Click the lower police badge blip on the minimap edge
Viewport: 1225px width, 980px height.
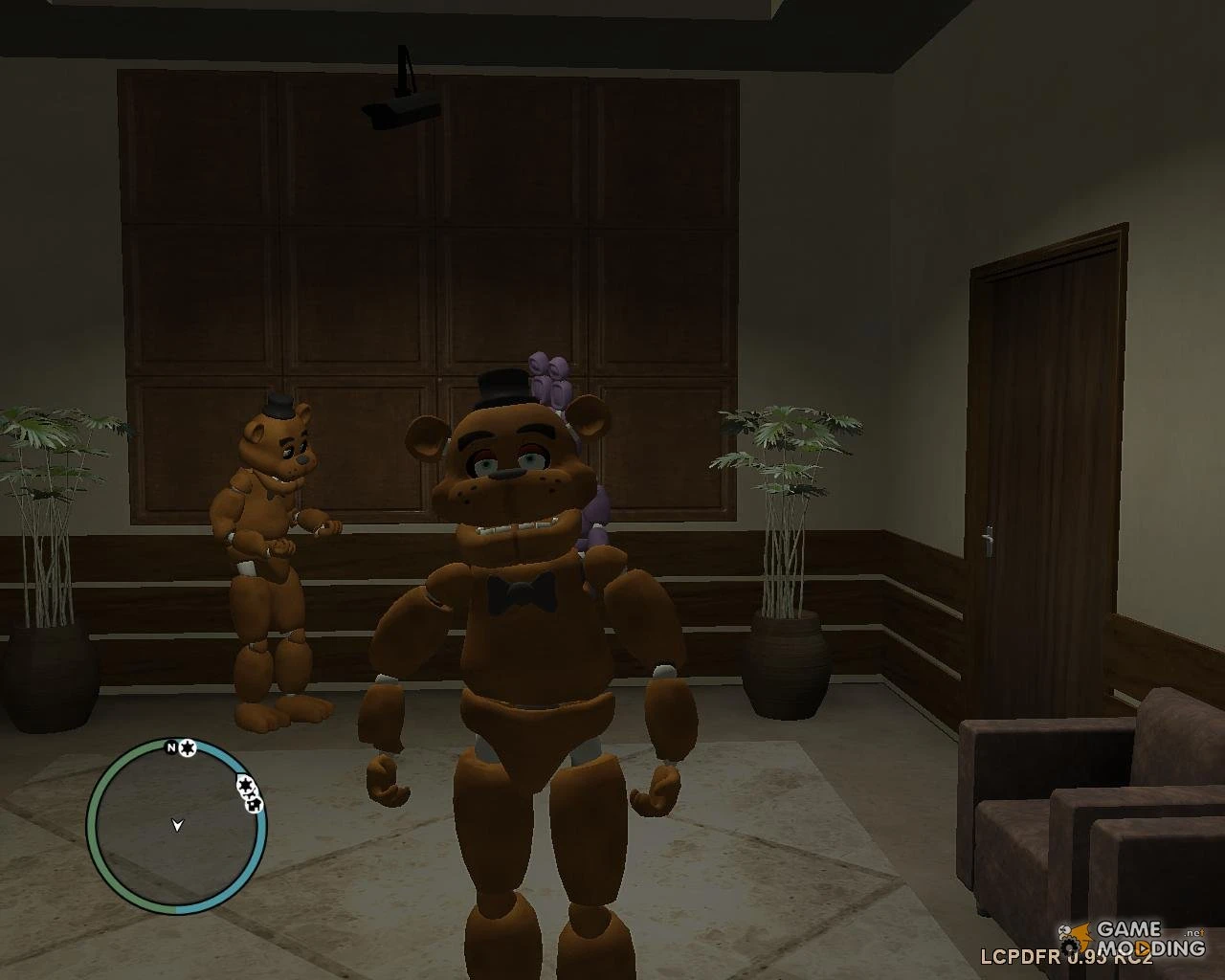point(245,787)
